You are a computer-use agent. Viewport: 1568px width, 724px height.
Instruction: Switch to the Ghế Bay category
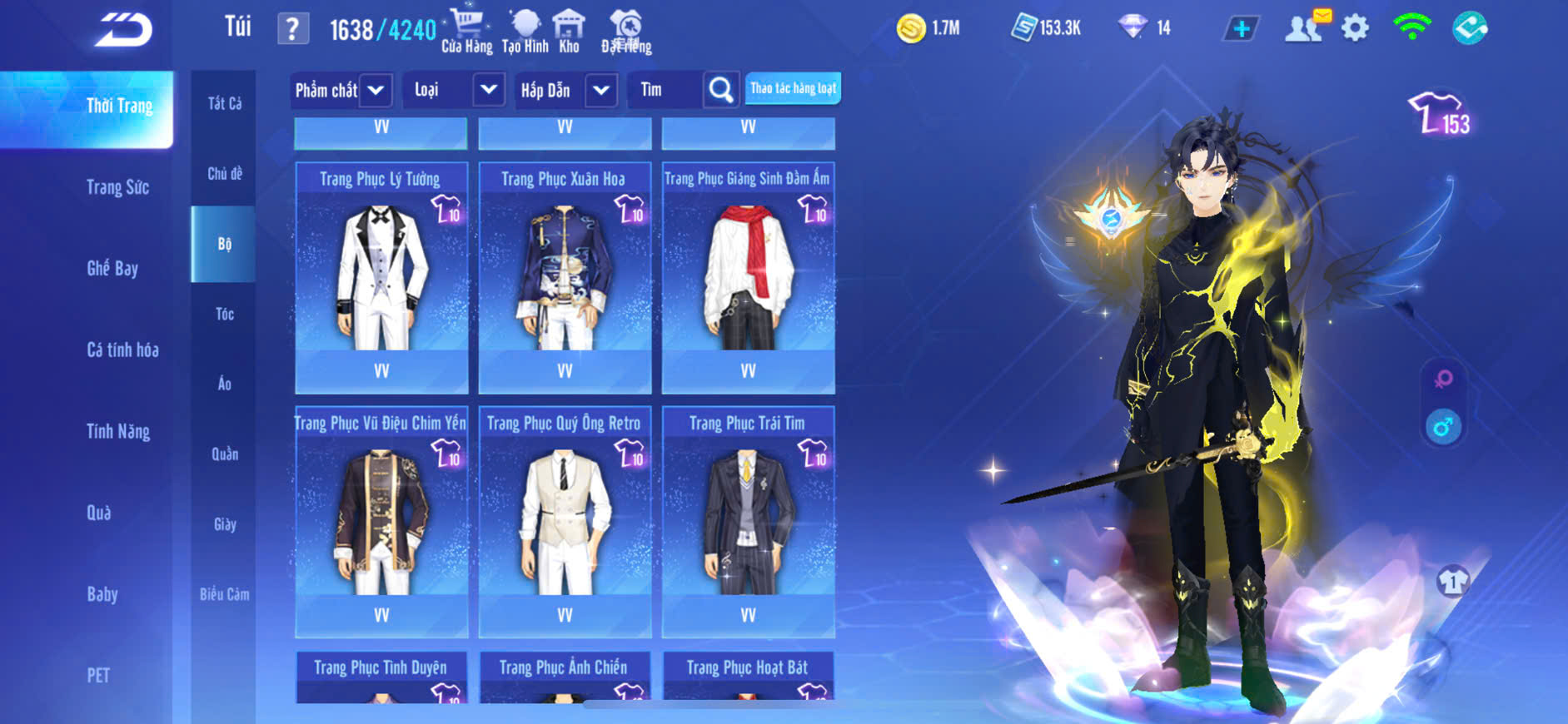coord(112,268)
